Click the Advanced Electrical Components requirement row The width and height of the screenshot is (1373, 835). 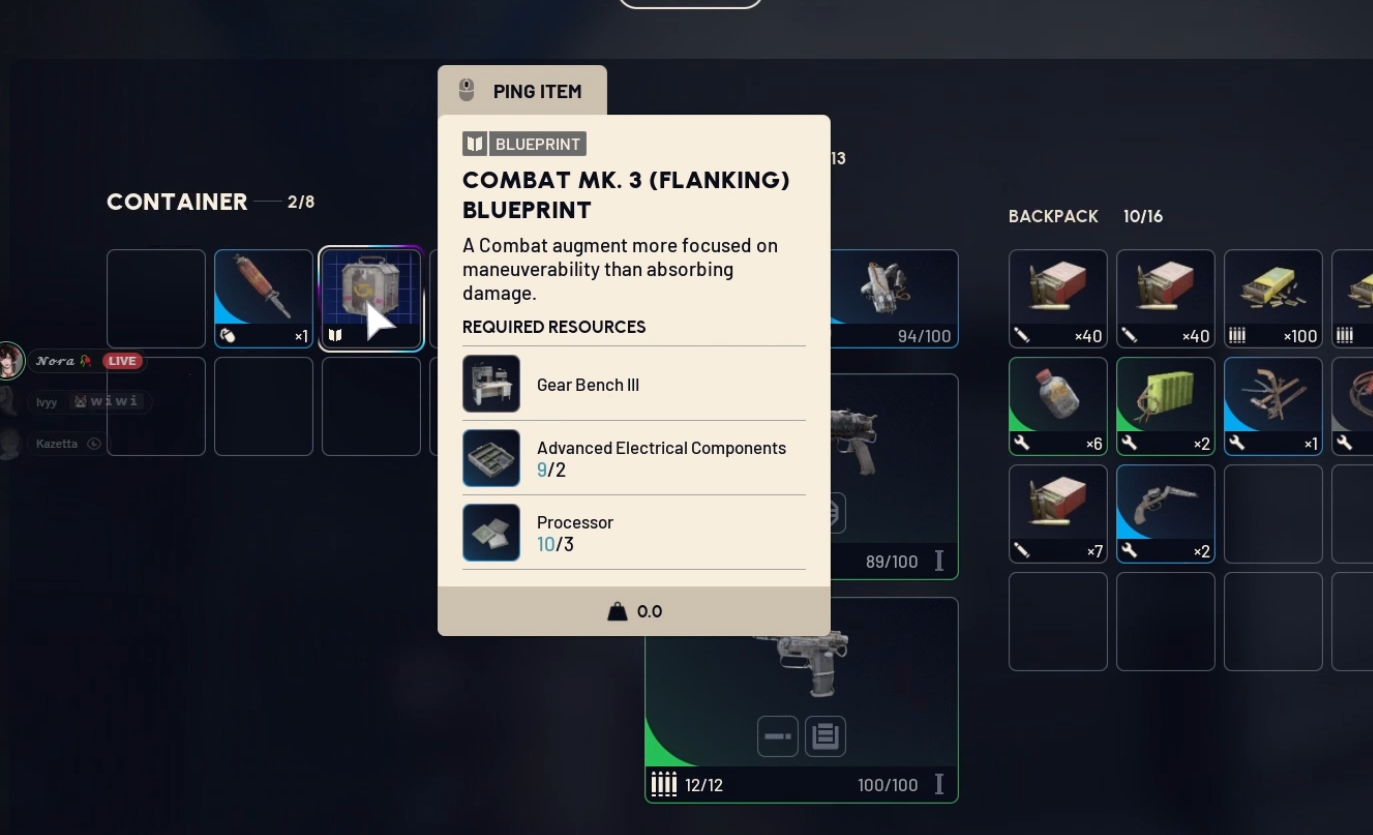(x=633, y=458)
